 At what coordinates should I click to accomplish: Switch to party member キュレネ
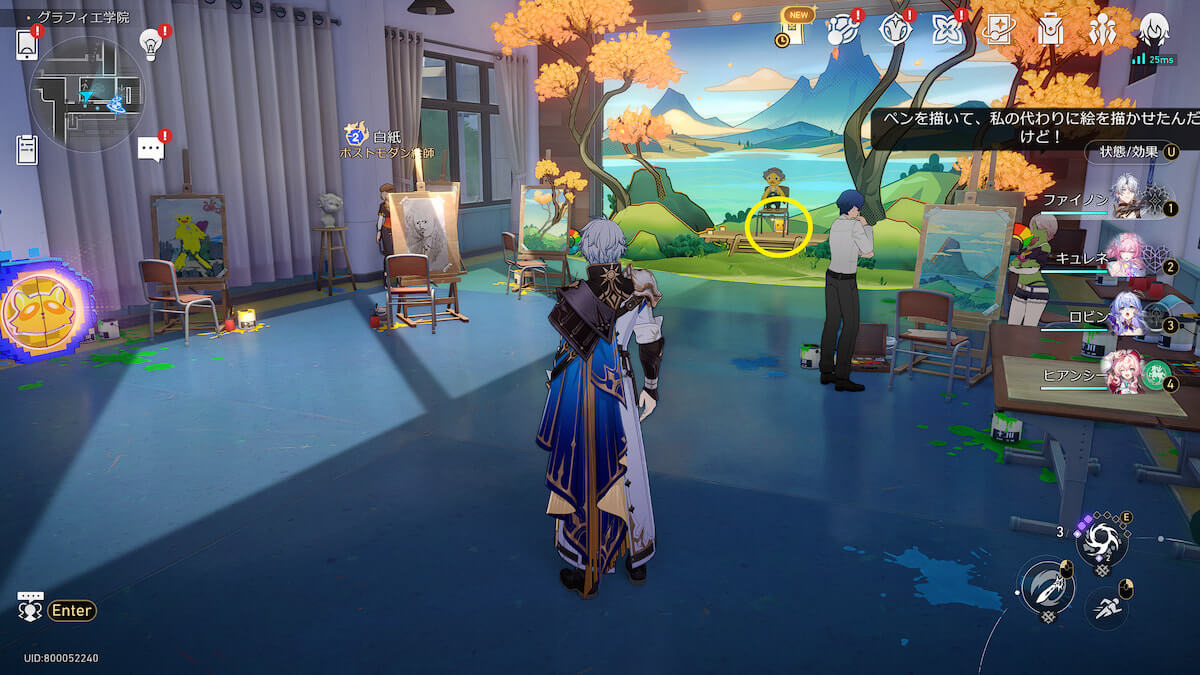tap(1129, 256)
